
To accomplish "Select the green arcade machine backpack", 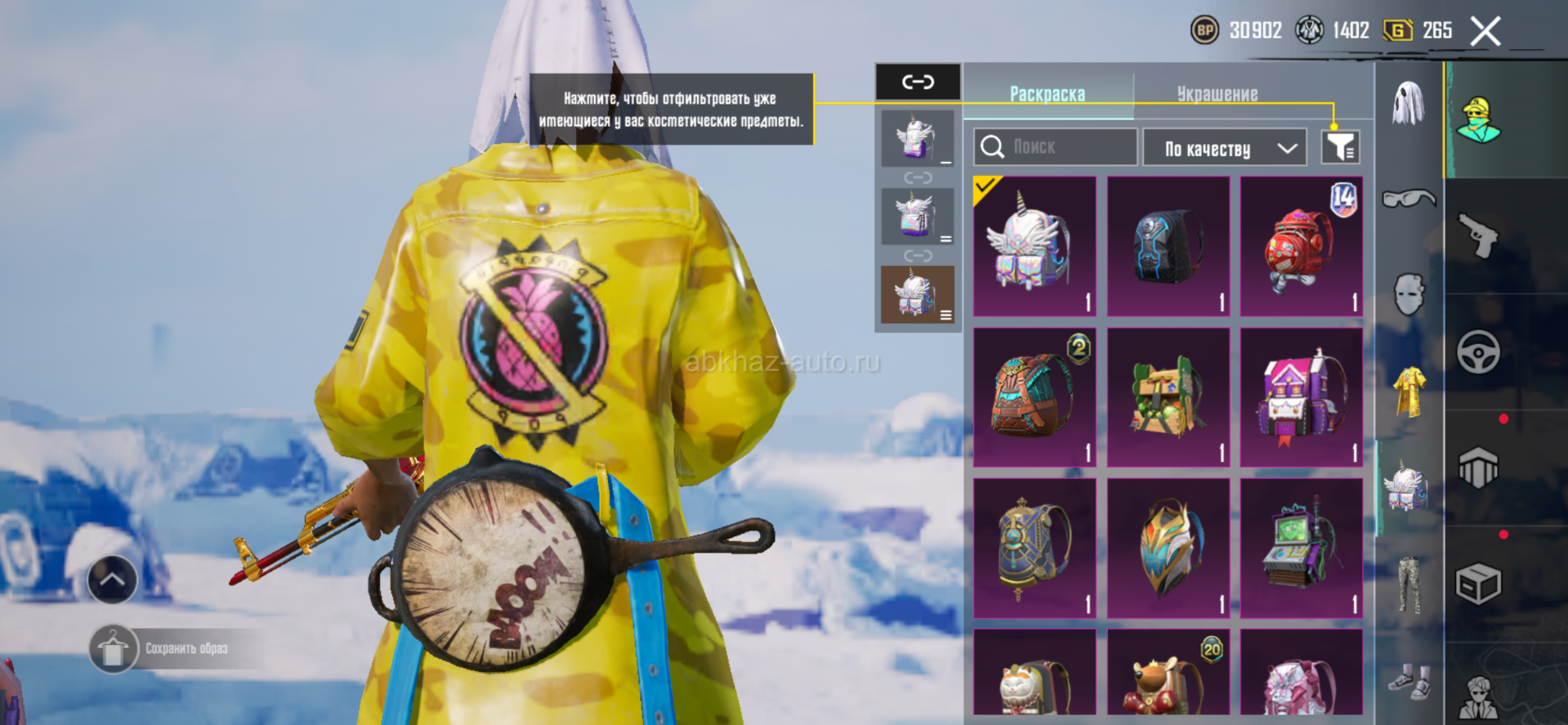I will click(x=1301, y=548).
